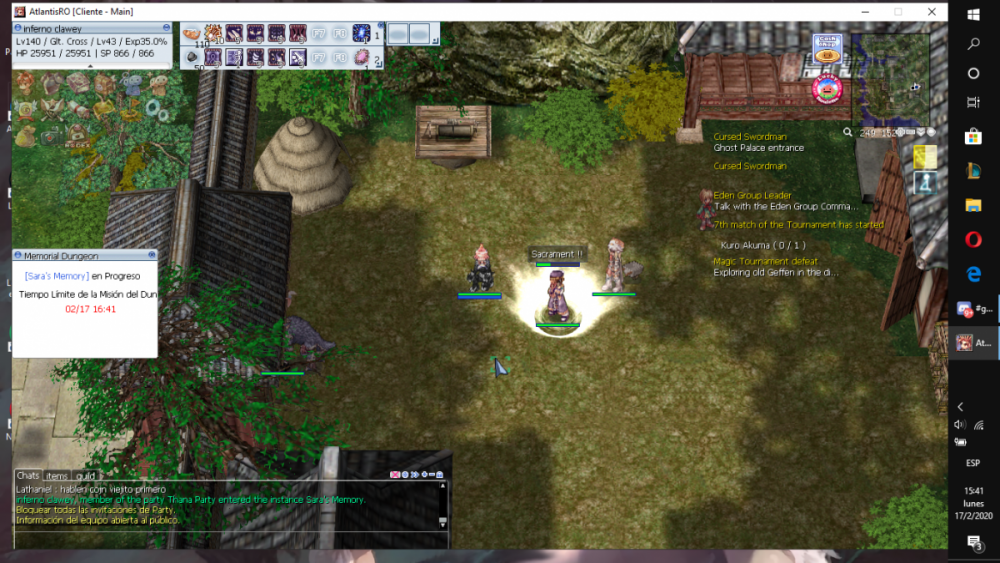
Task: Click the Lucky Roulette icon
Action: click(827, 90)
